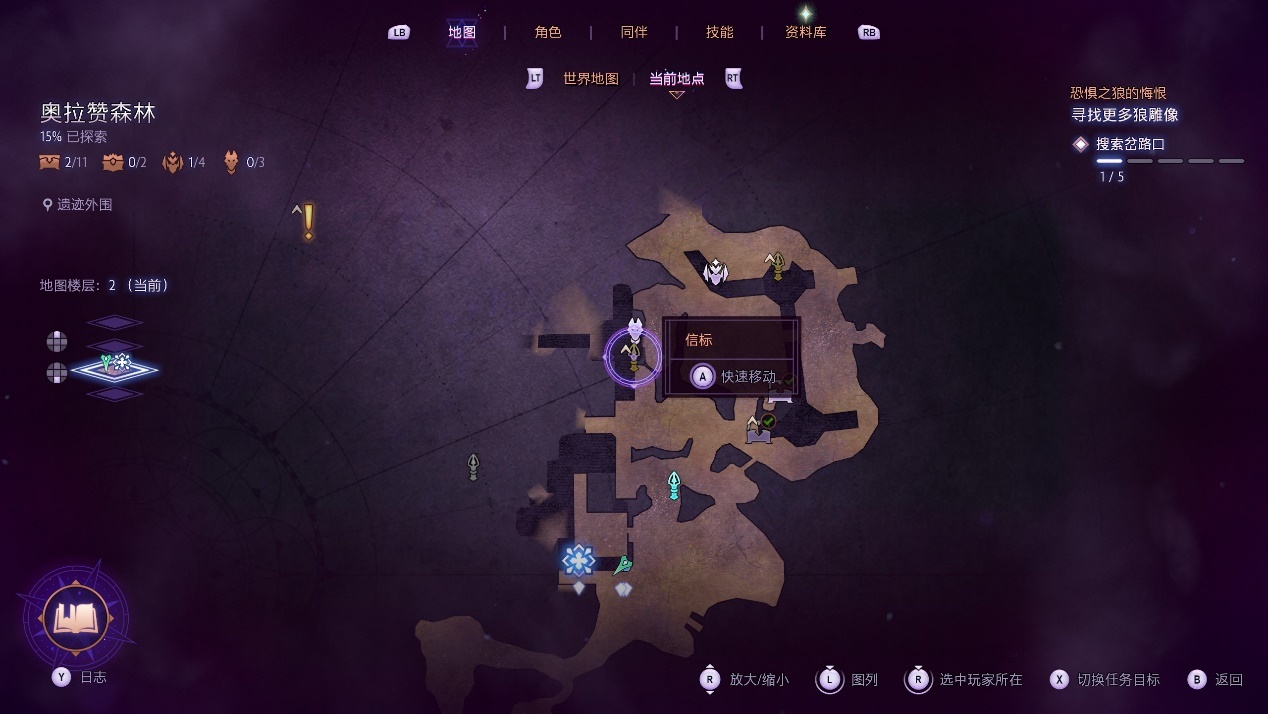
Task: Select the white wolf-head marker on map
Action: [715, 271]
